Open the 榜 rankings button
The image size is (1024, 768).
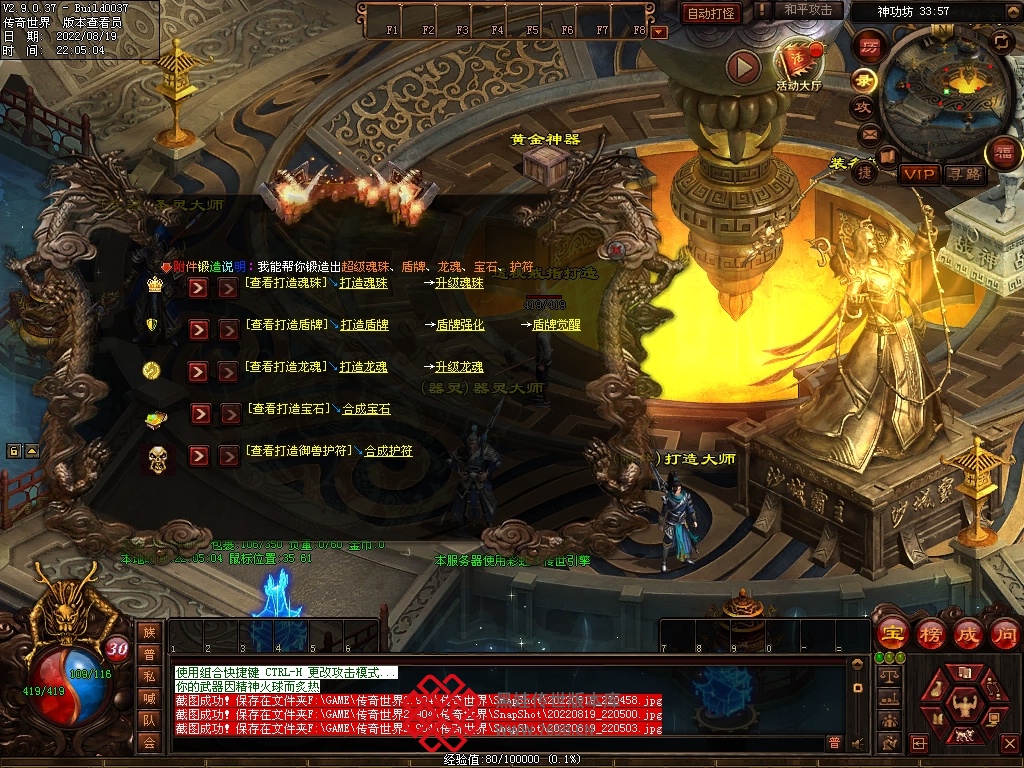(930, 633)
